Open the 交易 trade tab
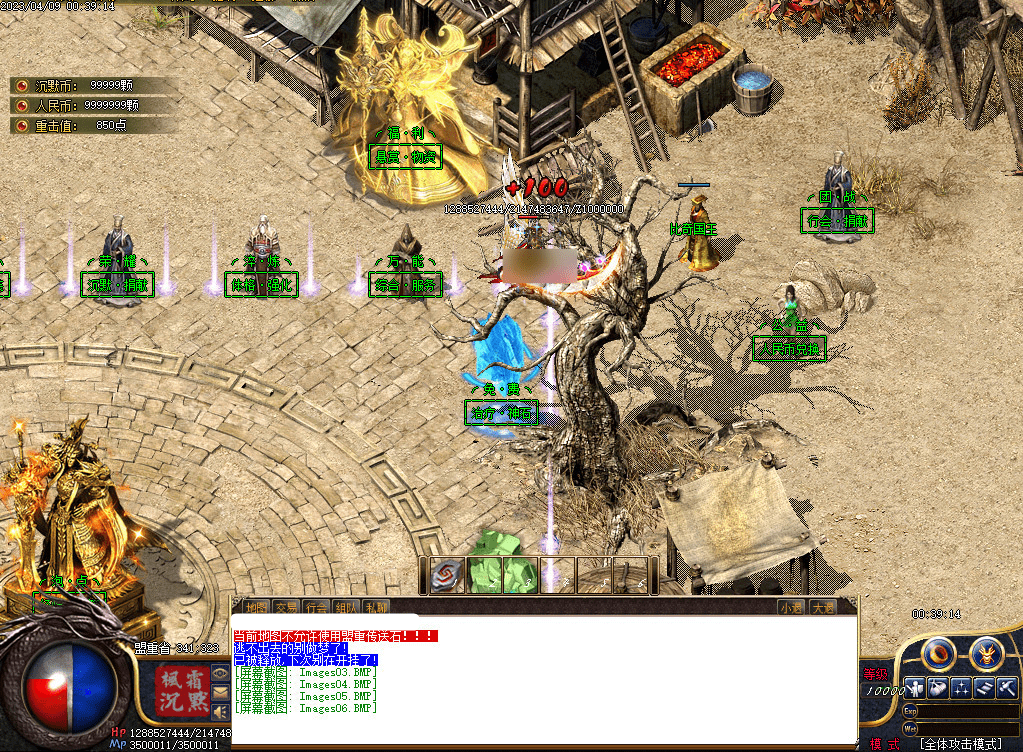Screen dimensions: 1023x752 [287, 606]
